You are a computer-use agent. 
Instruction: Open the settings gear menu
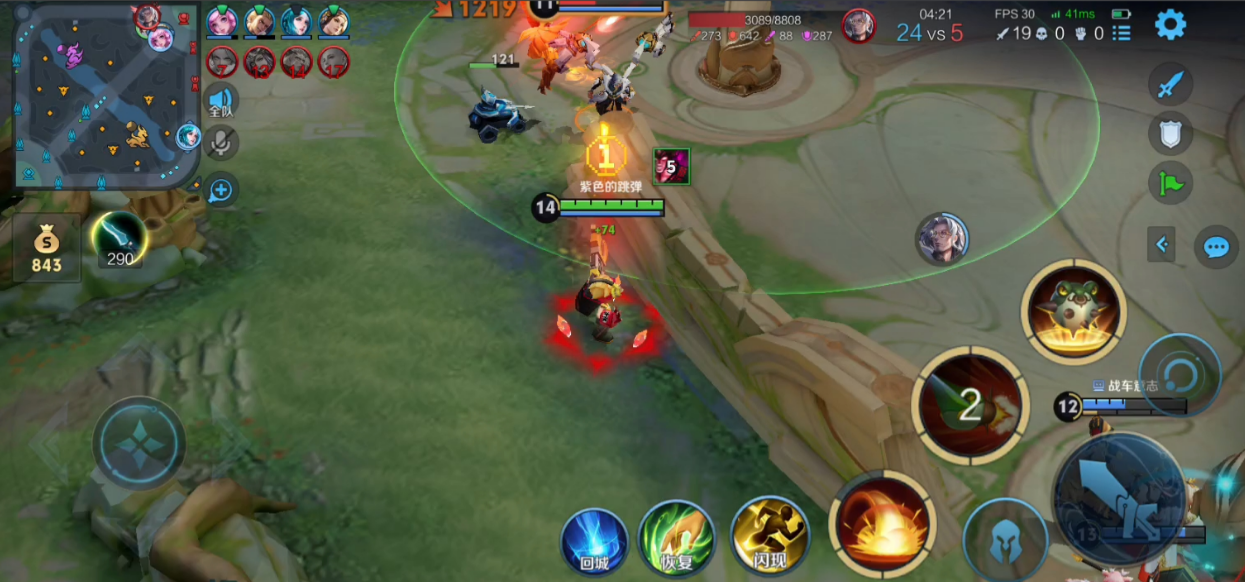(1170, 24)
